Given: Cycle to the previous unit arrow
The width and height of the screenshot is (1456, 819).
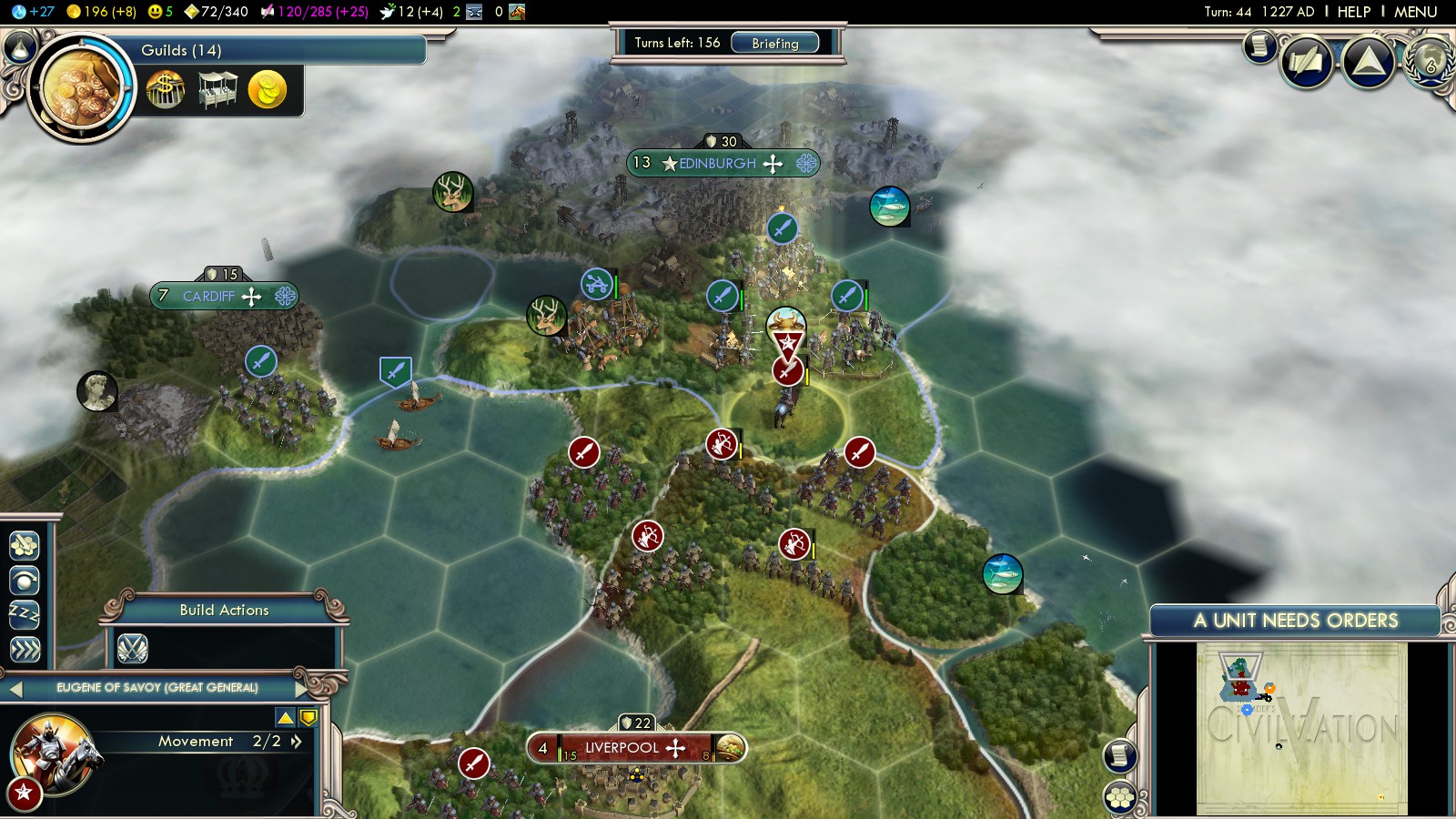Looking at the screenshot, I should coord(15,689).
